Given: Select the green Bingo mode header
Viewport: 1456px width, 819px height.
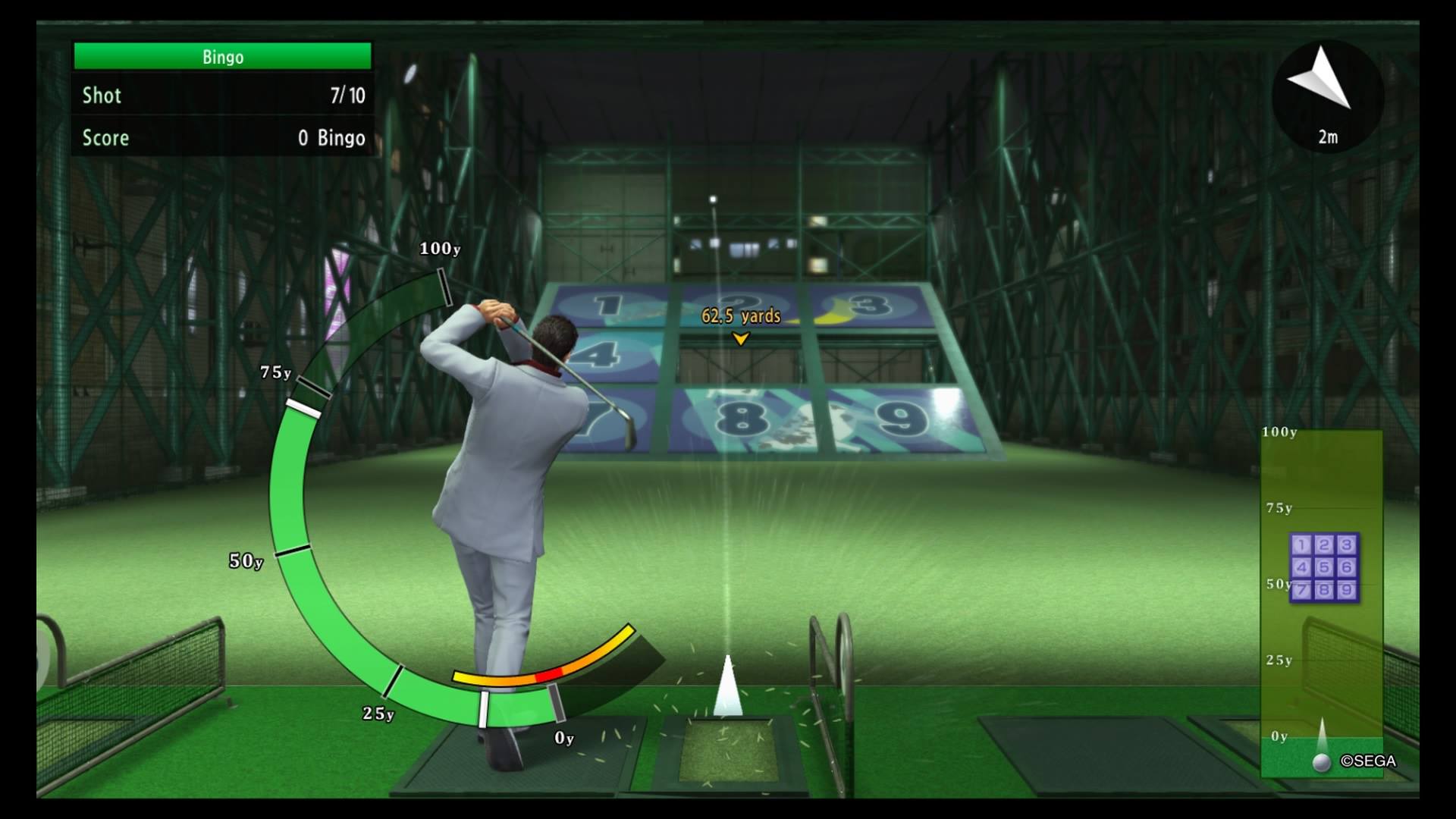Looking at the screenshot, I should pos(222,57).
